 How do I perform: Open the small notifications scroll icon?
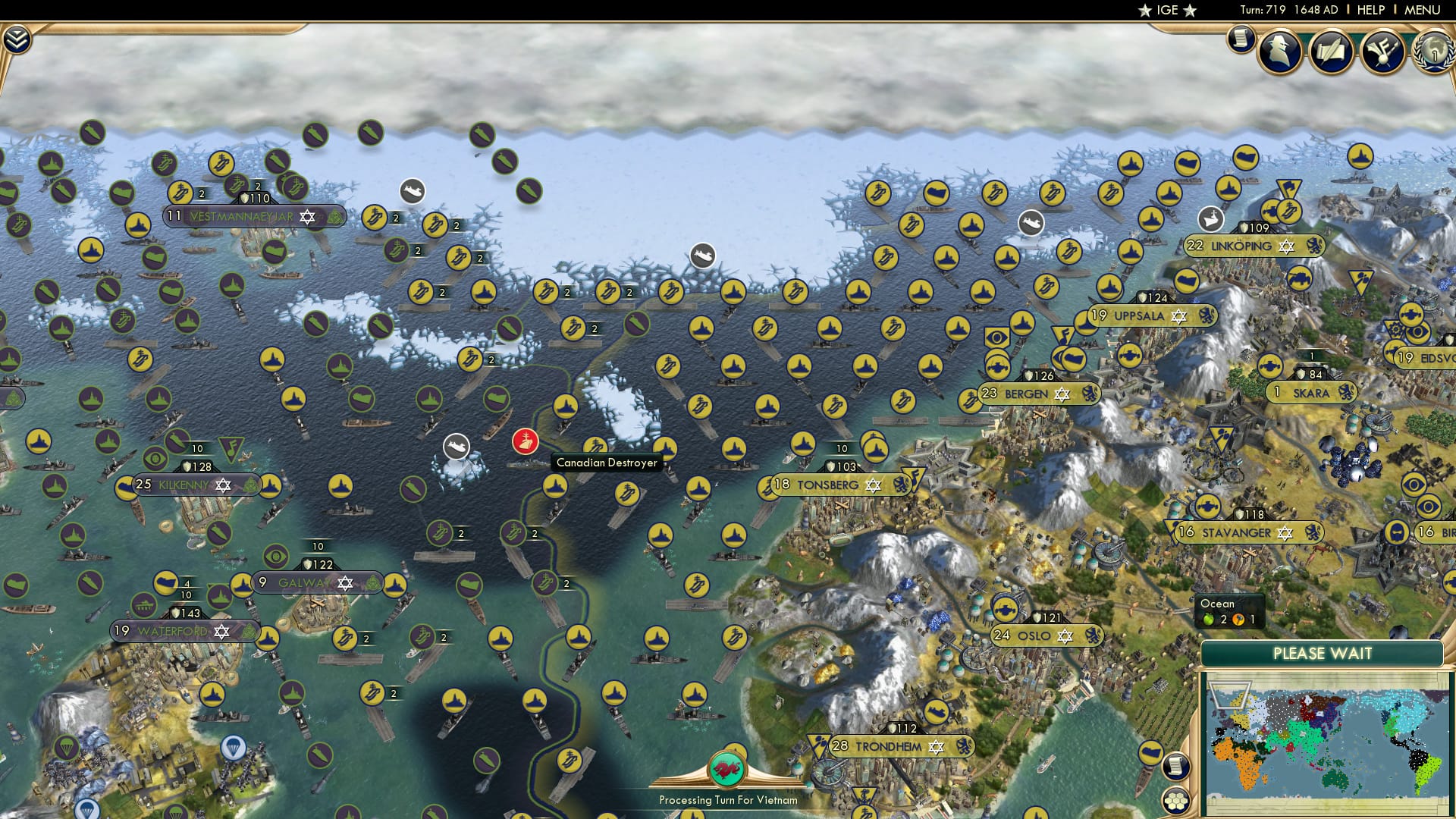pos(1241,38)
